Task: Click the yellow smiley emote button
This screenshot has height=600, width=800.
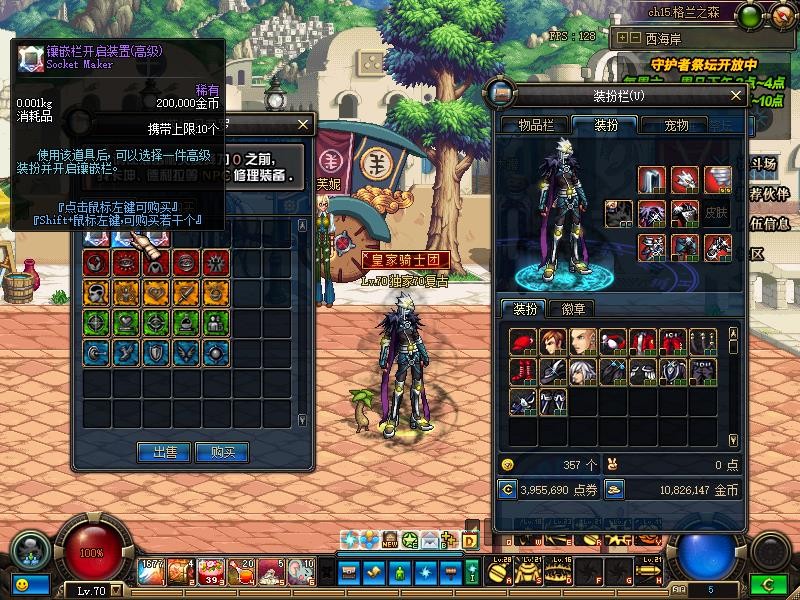Action: tap(20, 583)
